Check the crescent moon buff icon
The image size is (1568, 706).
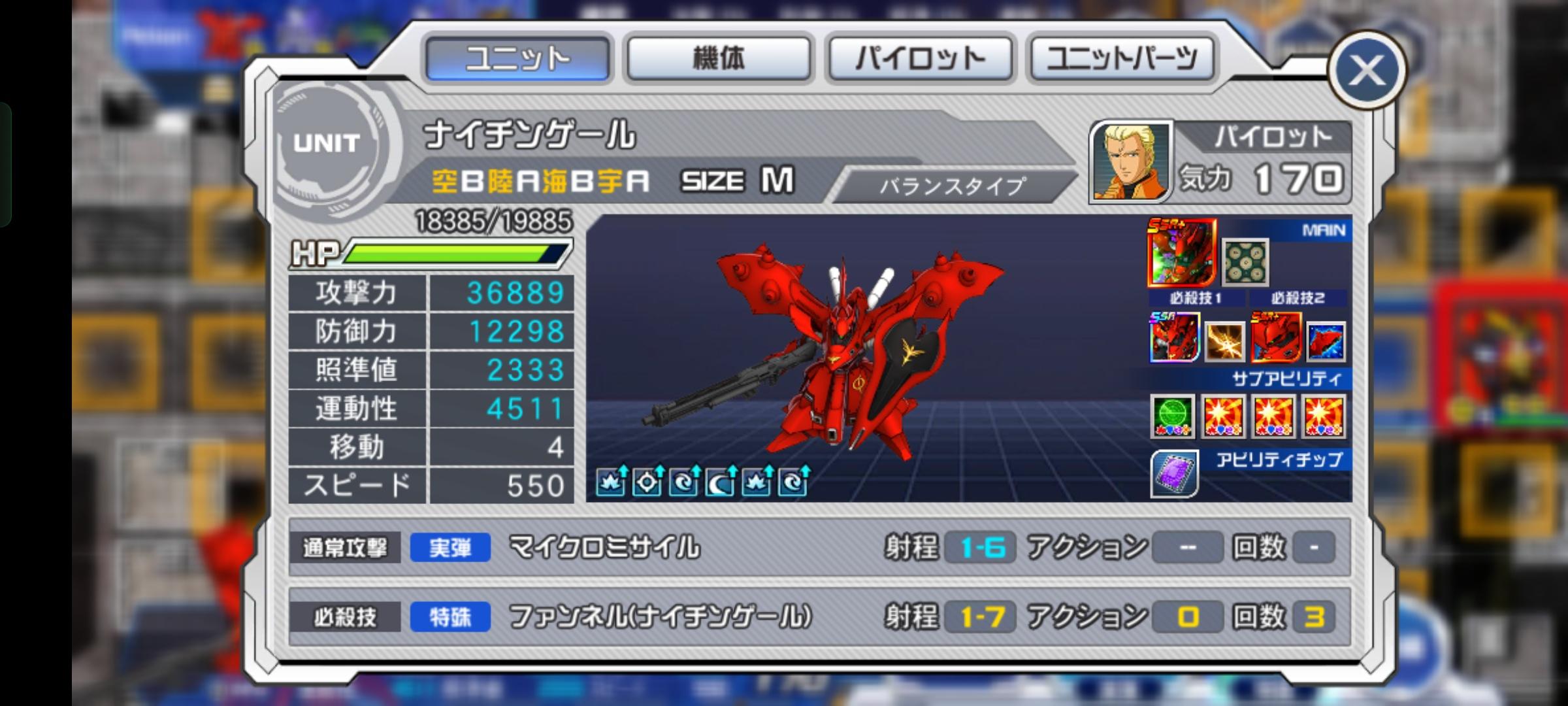point(721,482)
